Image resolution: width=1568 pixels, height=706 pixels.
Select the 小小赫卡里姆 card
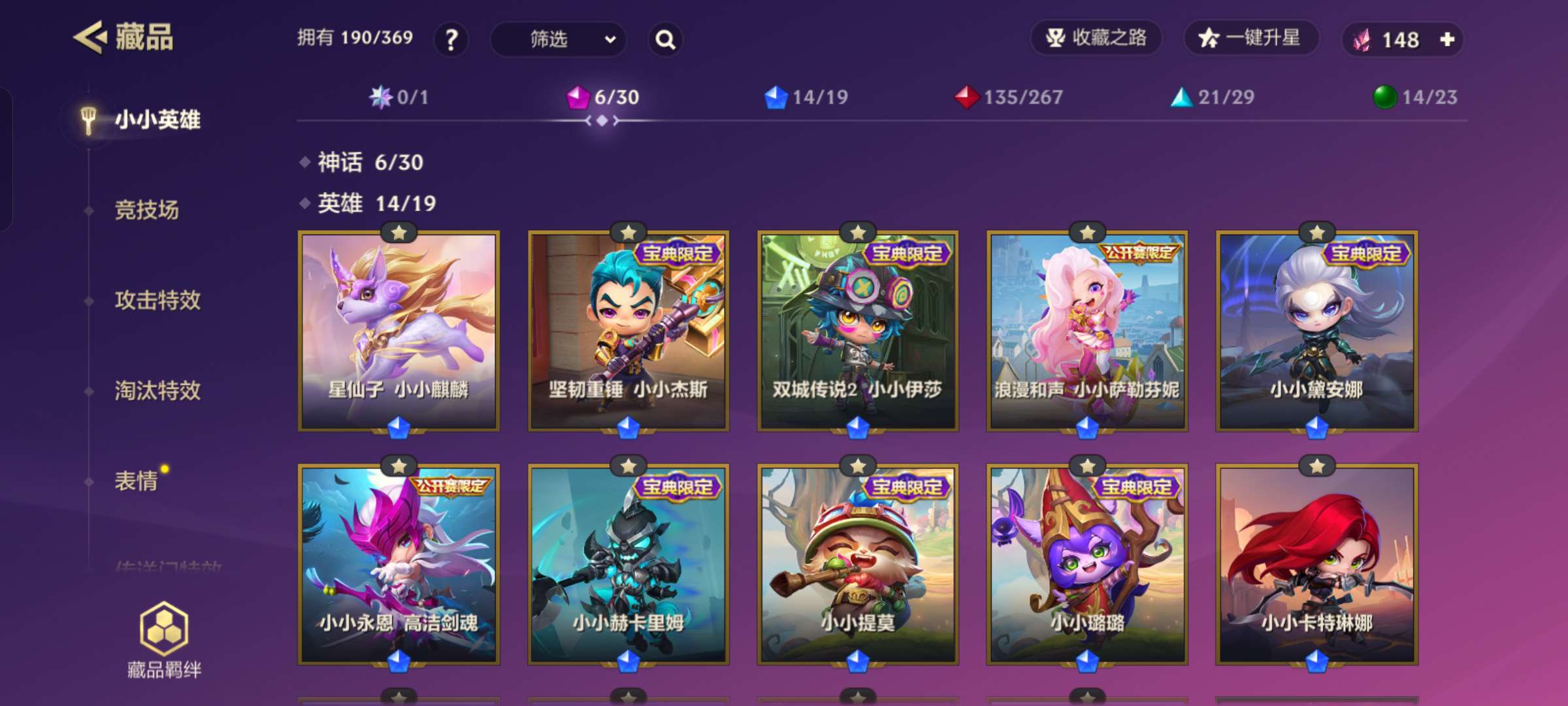(628, 565)
